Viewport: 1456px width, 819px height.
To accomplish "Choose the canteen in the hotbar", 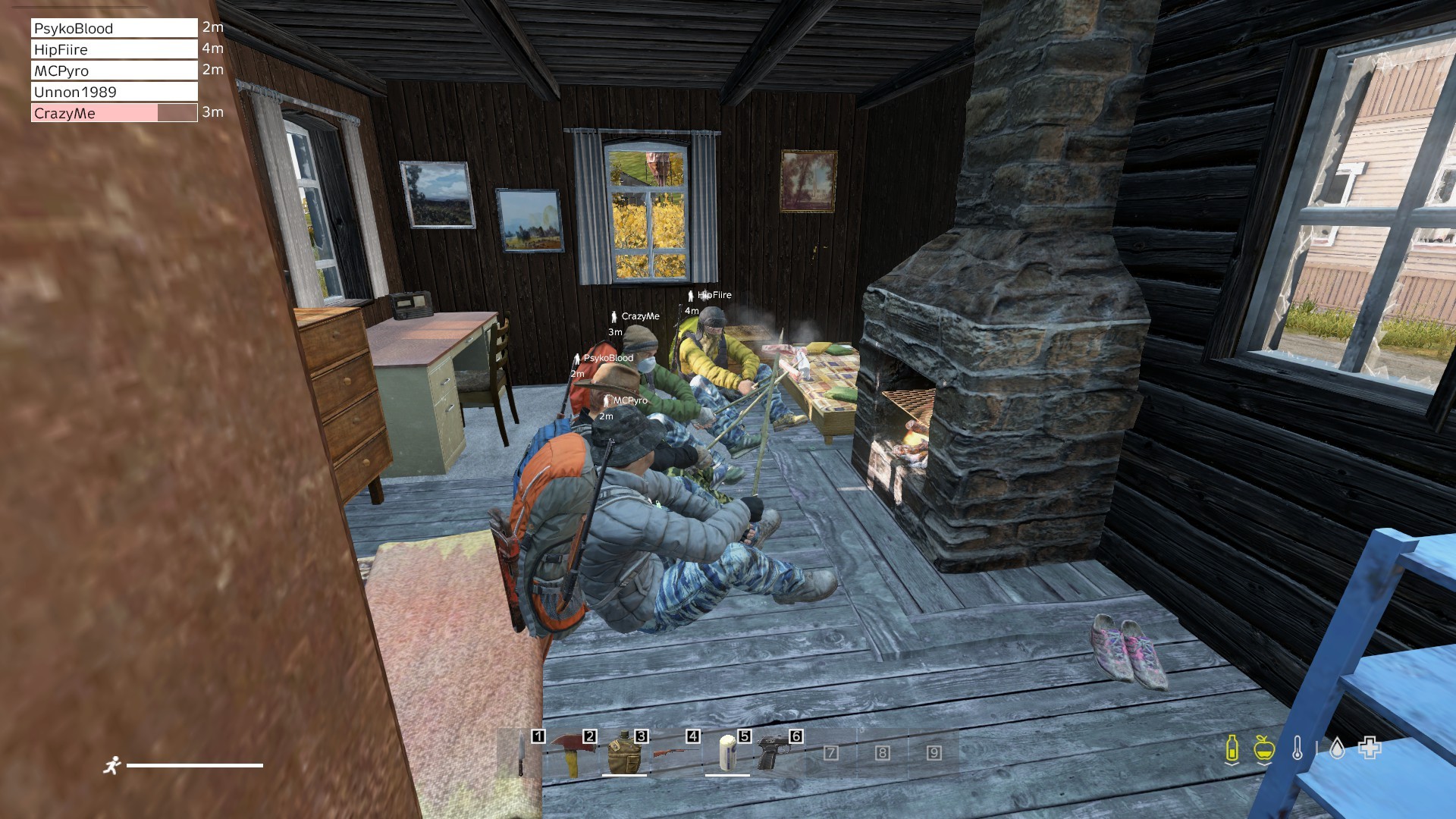I will pos(624,753).
